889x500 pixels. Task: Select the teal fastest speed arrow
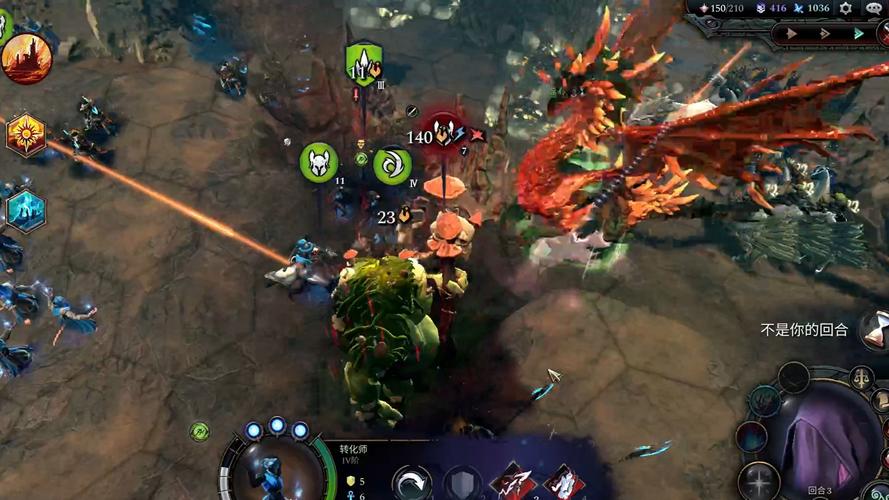click(859, 33)
